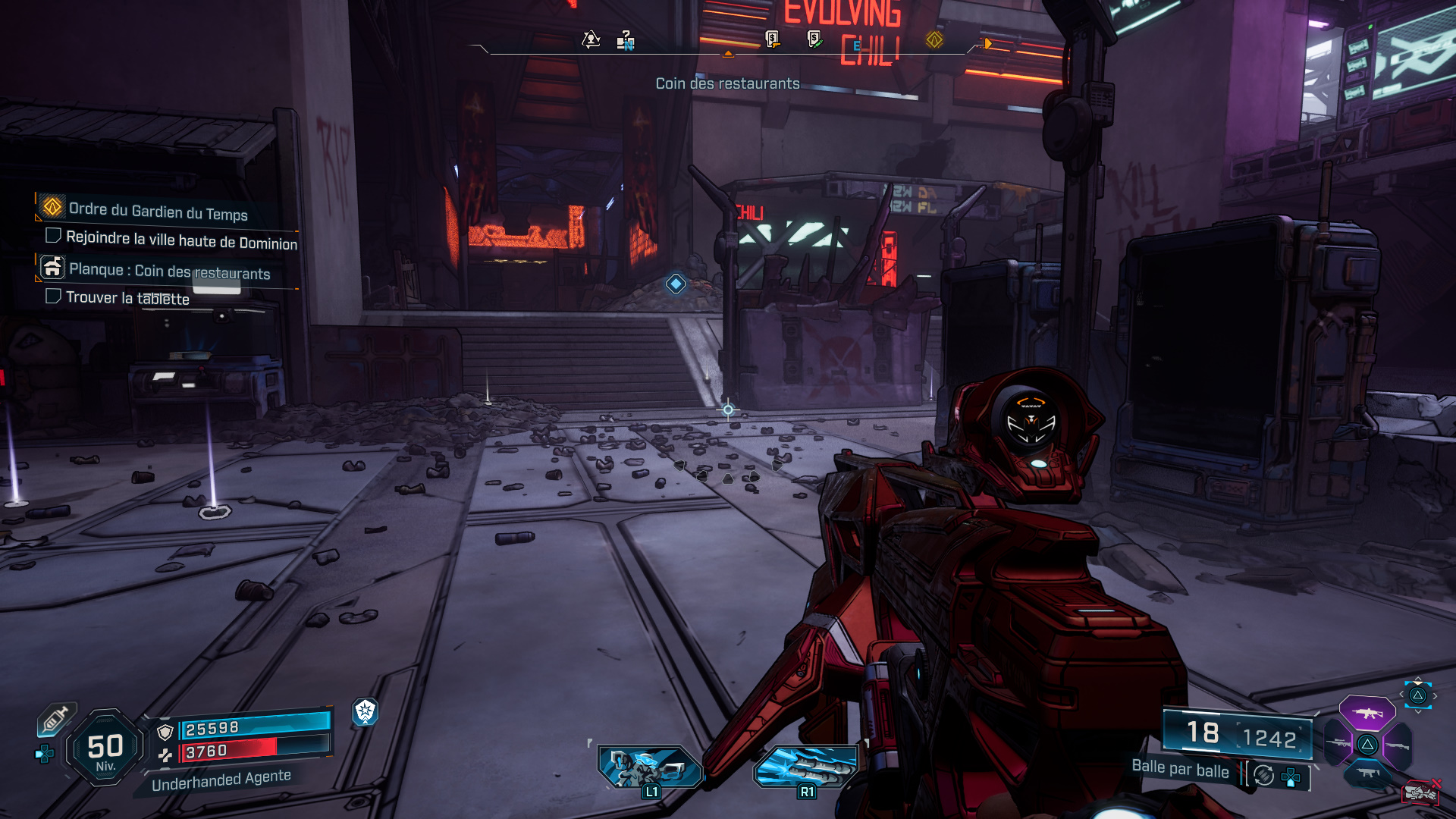This screenshot has width=1456, height=819.
Task: Select the equipped assault rifle top slot
Action: (x=1367, y=713)
